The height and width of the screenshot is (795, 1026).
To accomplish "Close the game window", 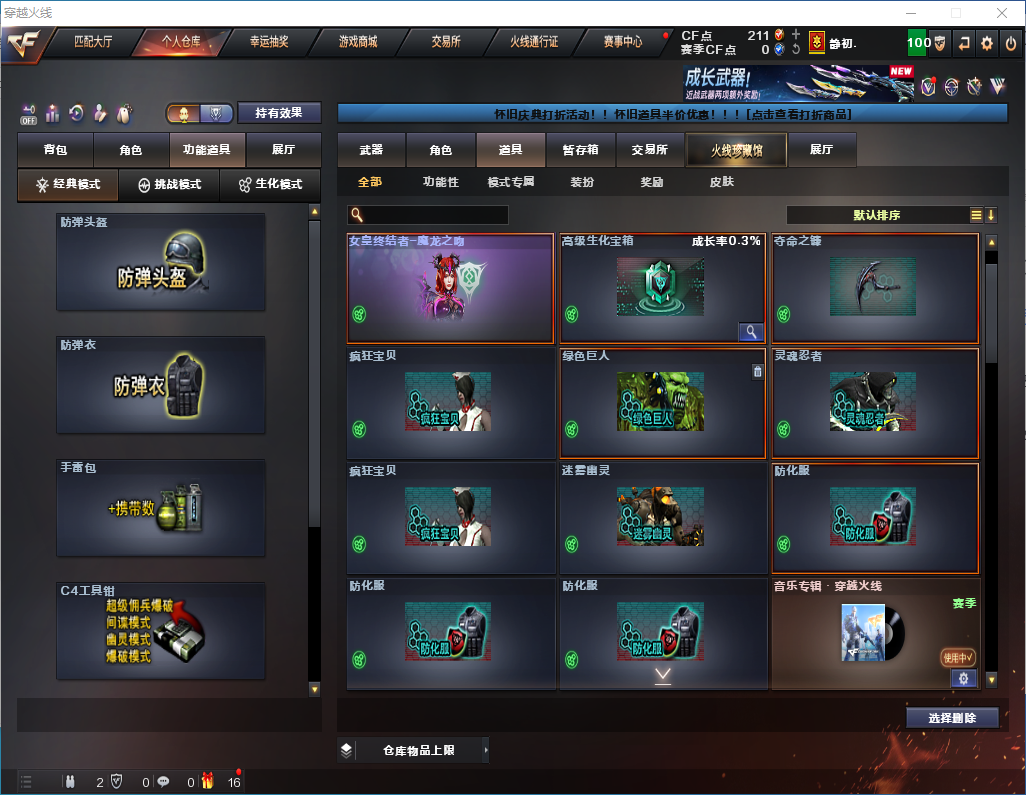I will [1001, 12].
